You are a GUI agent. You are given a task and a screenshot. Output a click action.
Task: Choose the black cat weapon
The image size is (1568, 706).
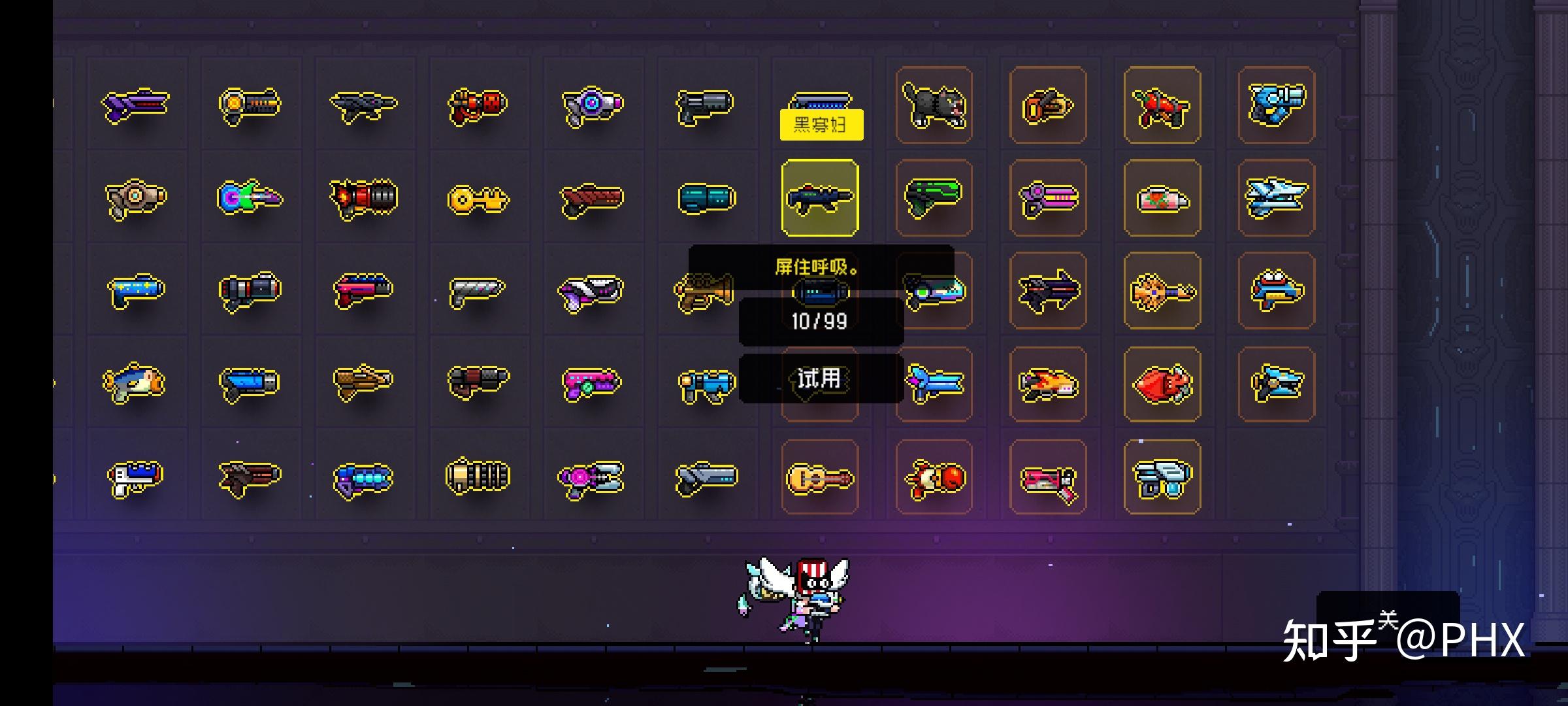tap(934, 105)
